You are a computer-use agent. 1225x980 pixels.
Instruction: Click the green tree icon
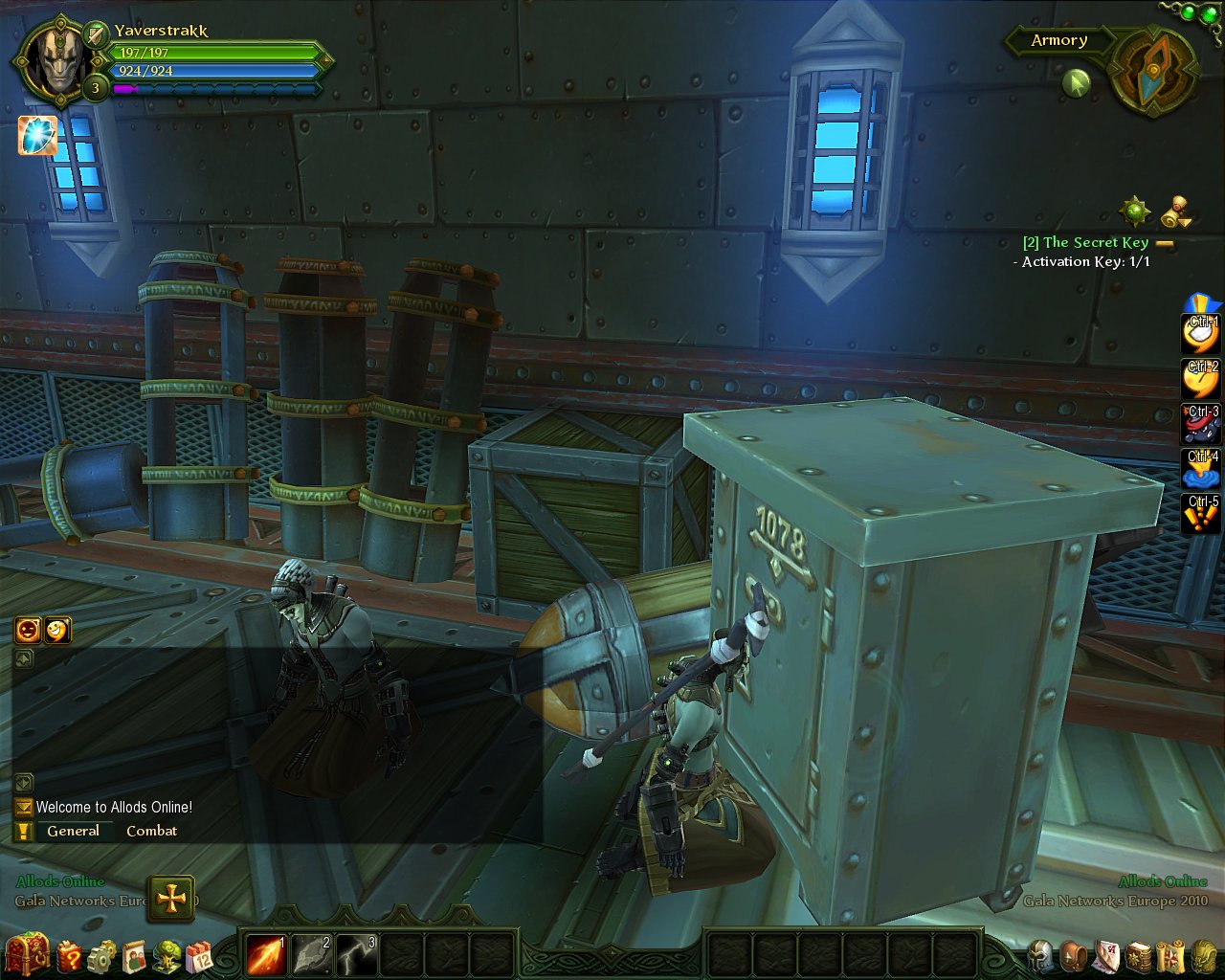(x=167, y=955)
